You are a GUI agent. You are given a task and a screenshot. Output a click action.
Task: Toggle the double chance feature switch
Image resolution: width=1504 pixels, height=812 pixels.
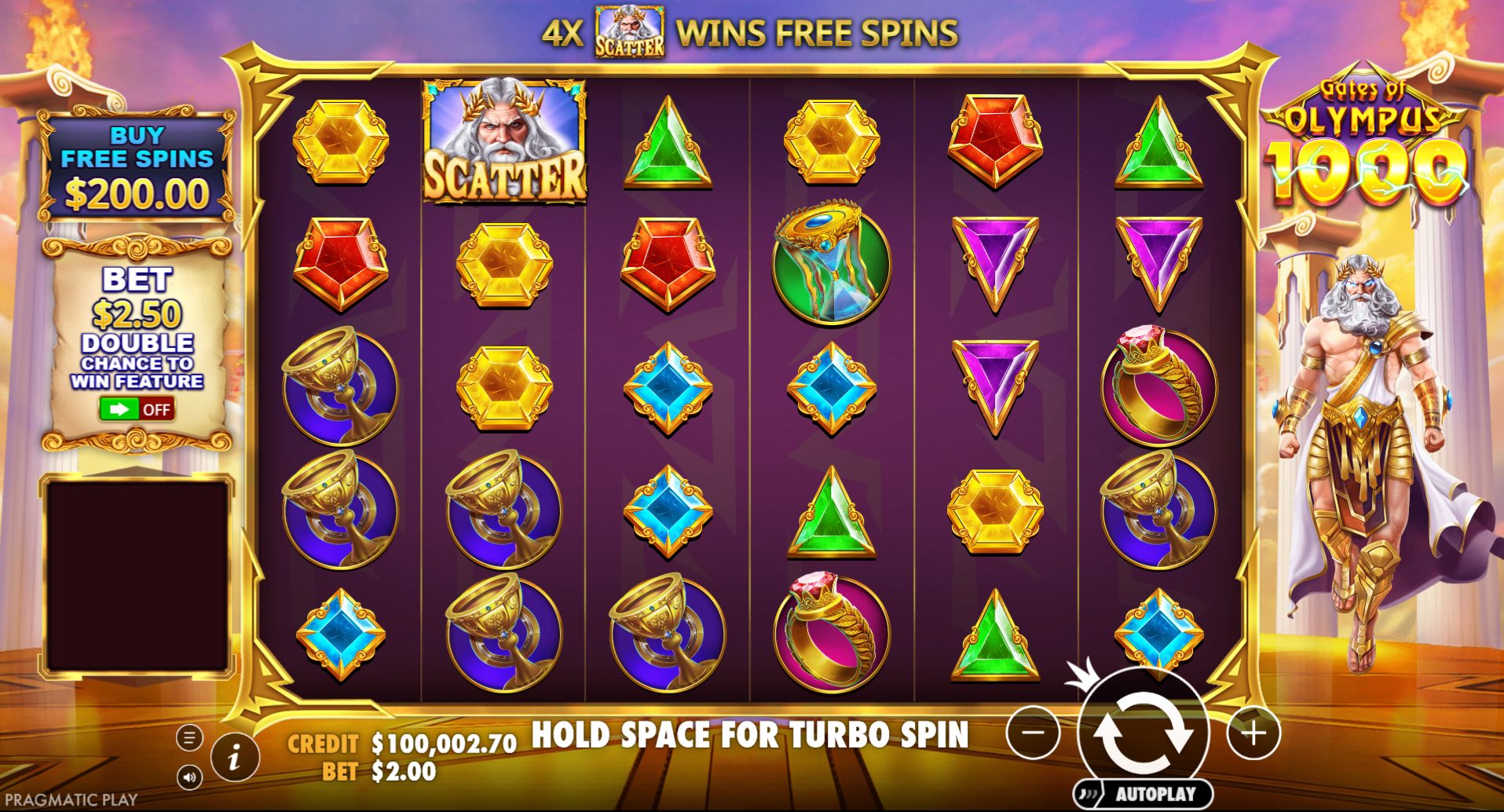coord(137,409)
